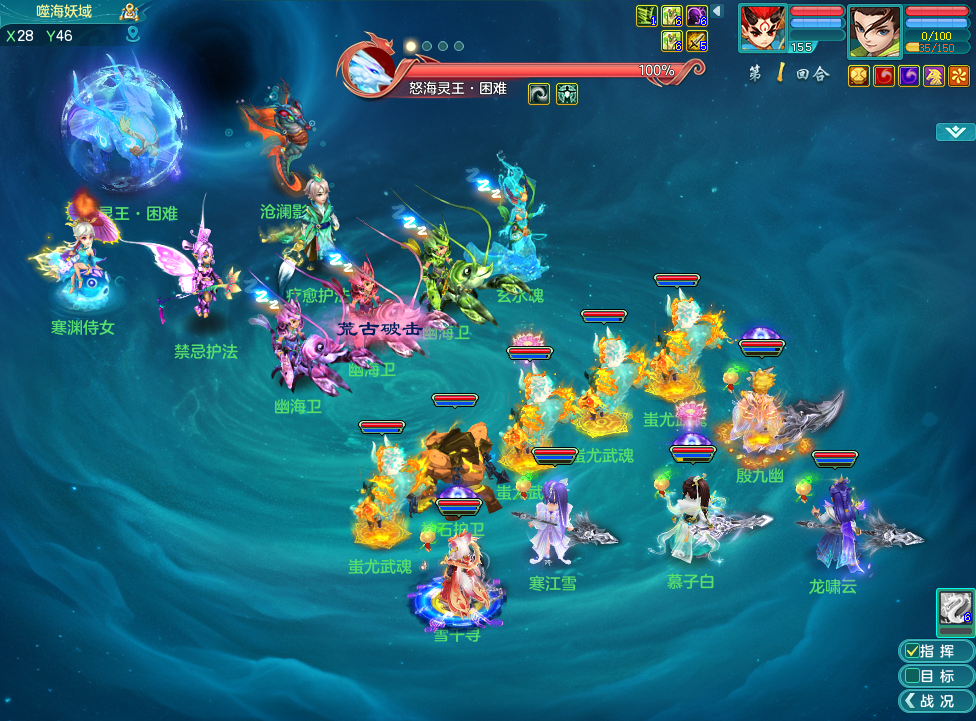The width and height of the screenshot is (976, 721).
Task: Inspect the purple head buff icon
Action: pos(697,16)
